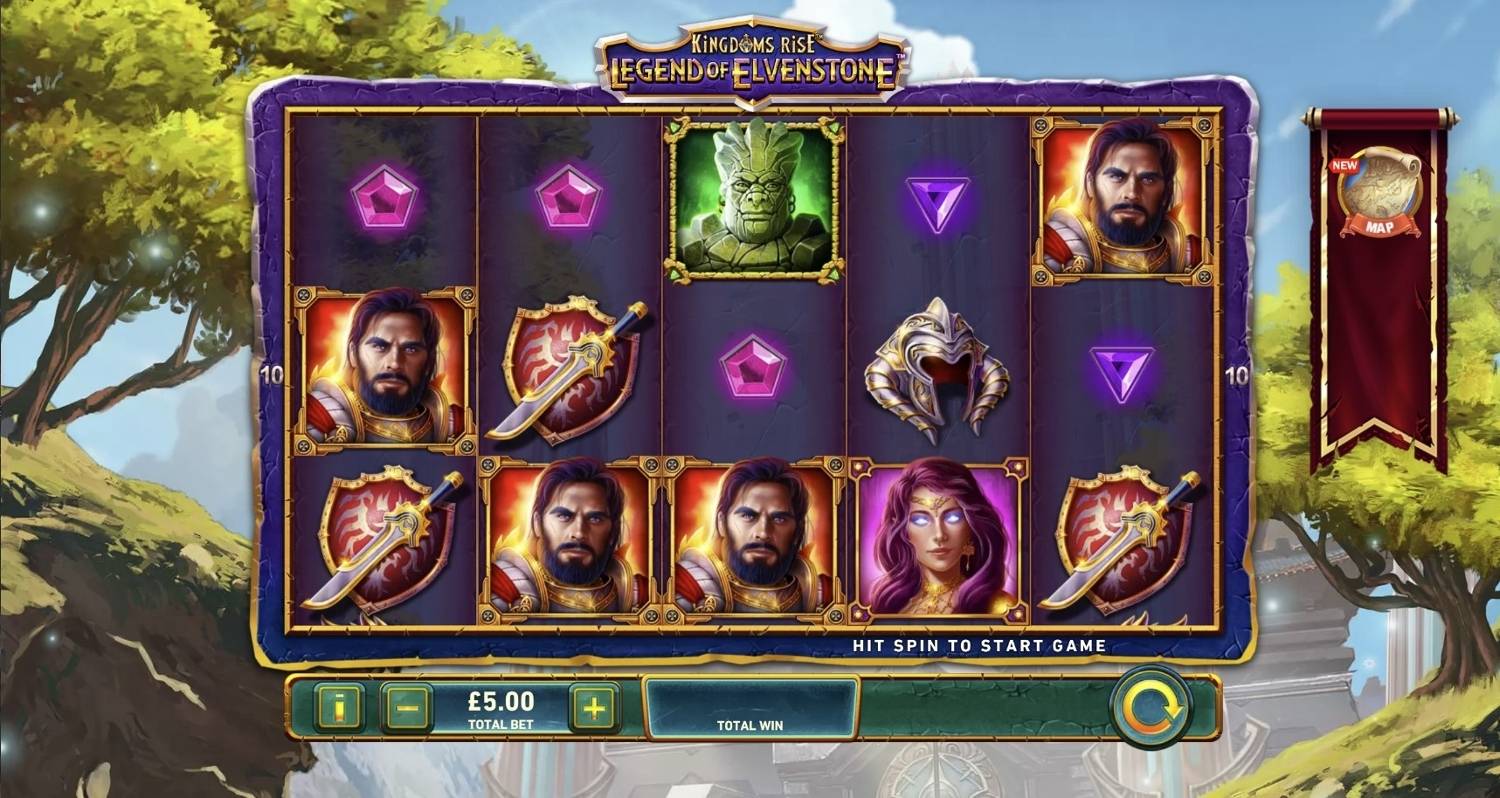Click the £5.00 Total Bet display

[x=500, y=703]
